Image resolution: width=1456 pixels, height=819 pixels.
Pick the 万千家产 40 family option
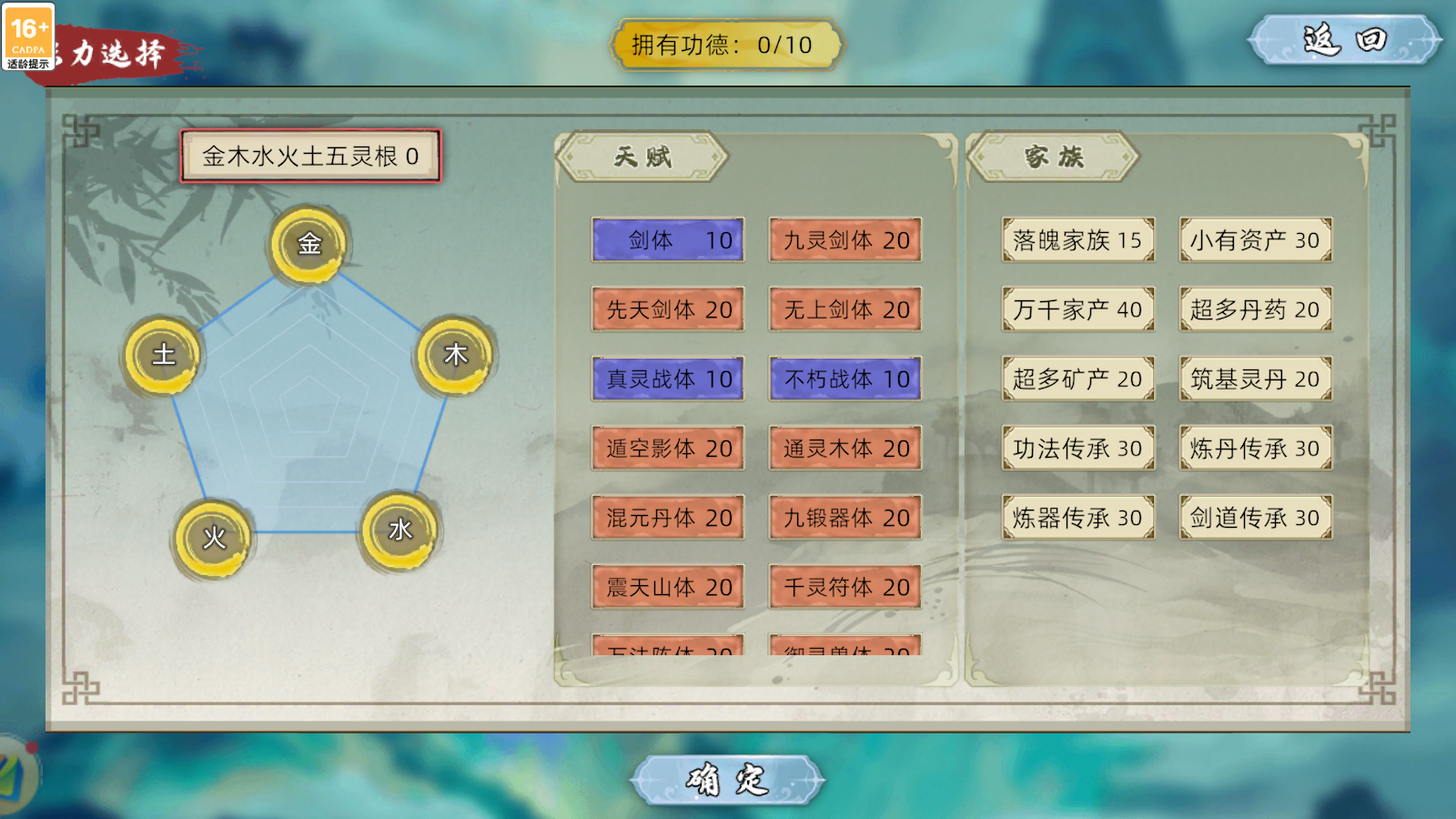1078,309
